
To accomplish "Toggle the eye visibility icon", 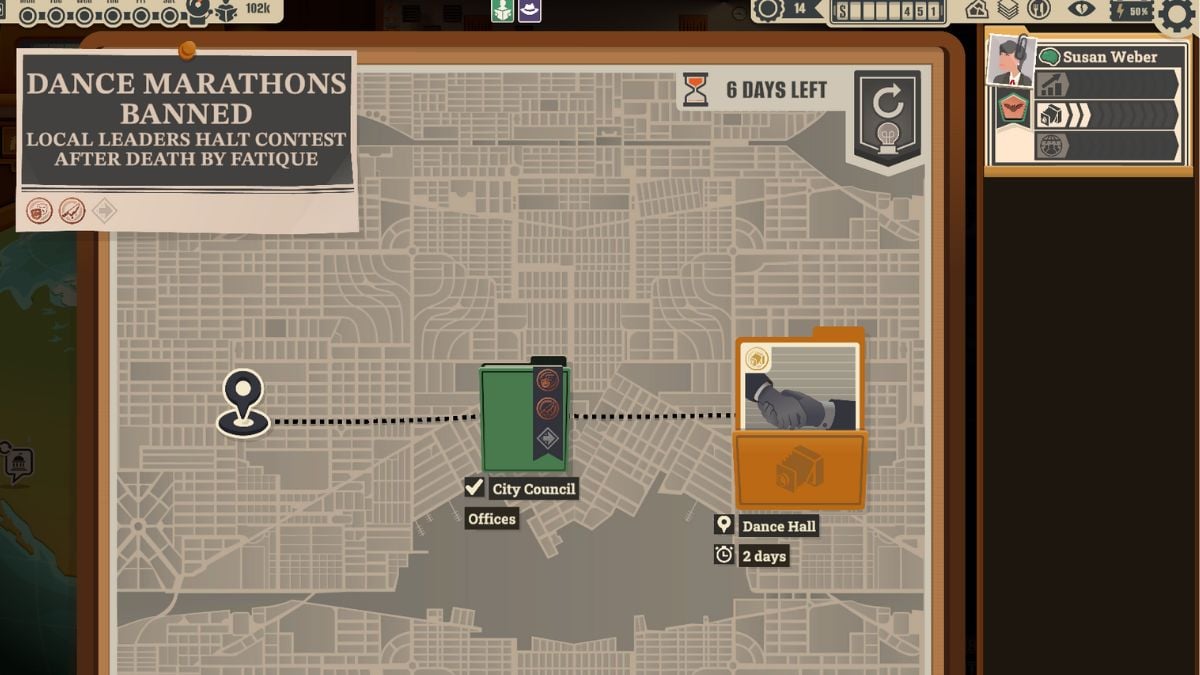I will point(1081,10).
